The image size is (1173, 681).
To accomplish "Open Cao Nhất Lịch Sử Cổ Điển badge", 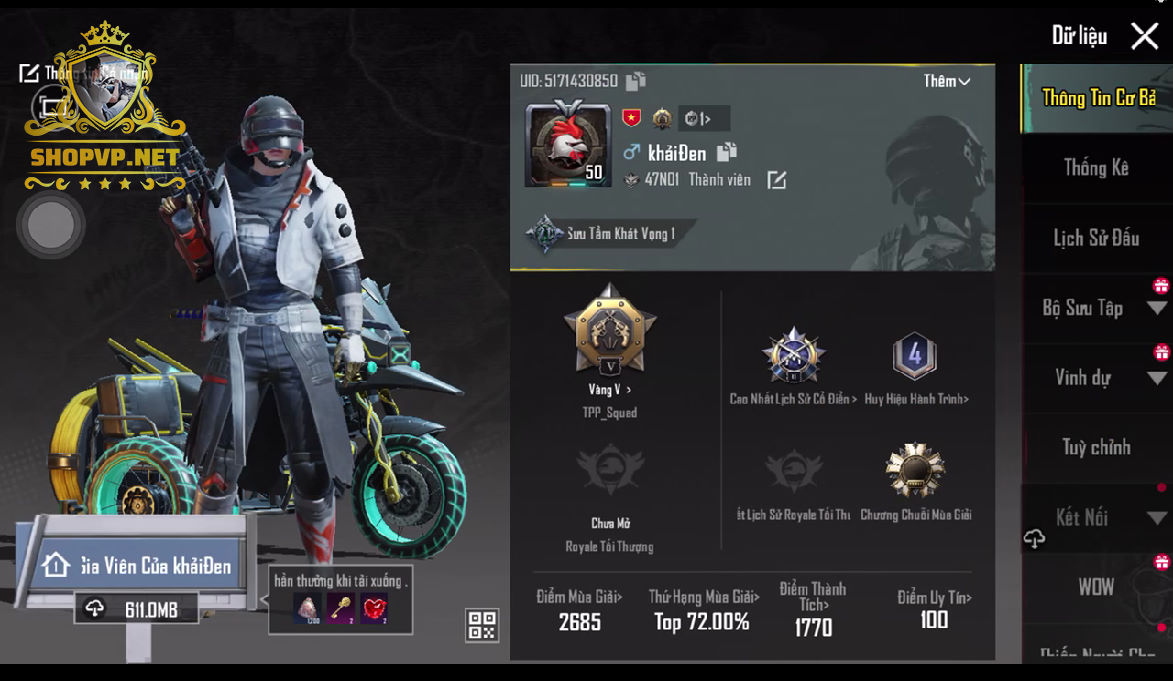I will point(793,357).
